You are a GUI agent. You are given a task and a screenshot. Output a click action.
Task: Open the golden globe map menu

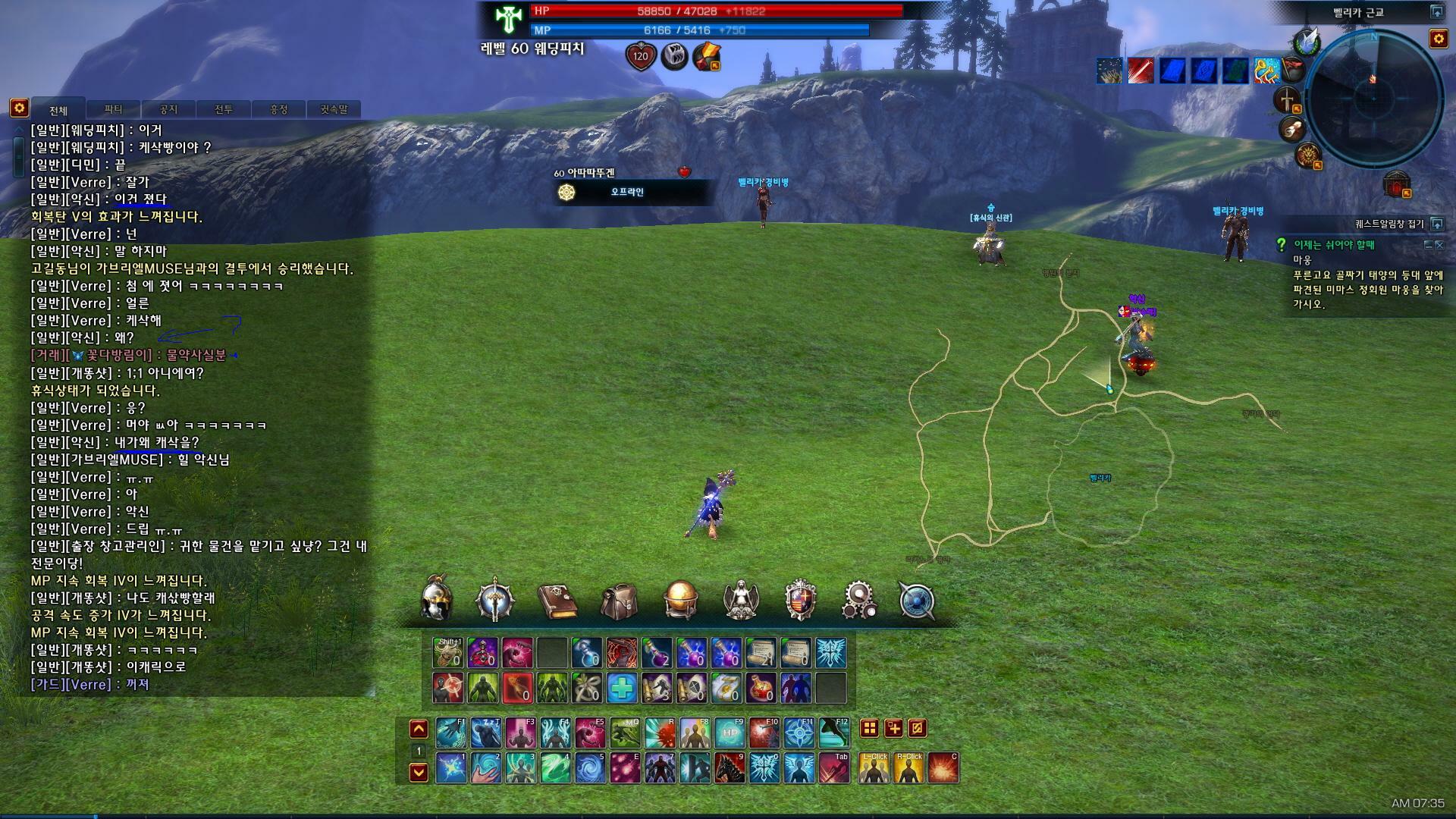tap(679, 600)
